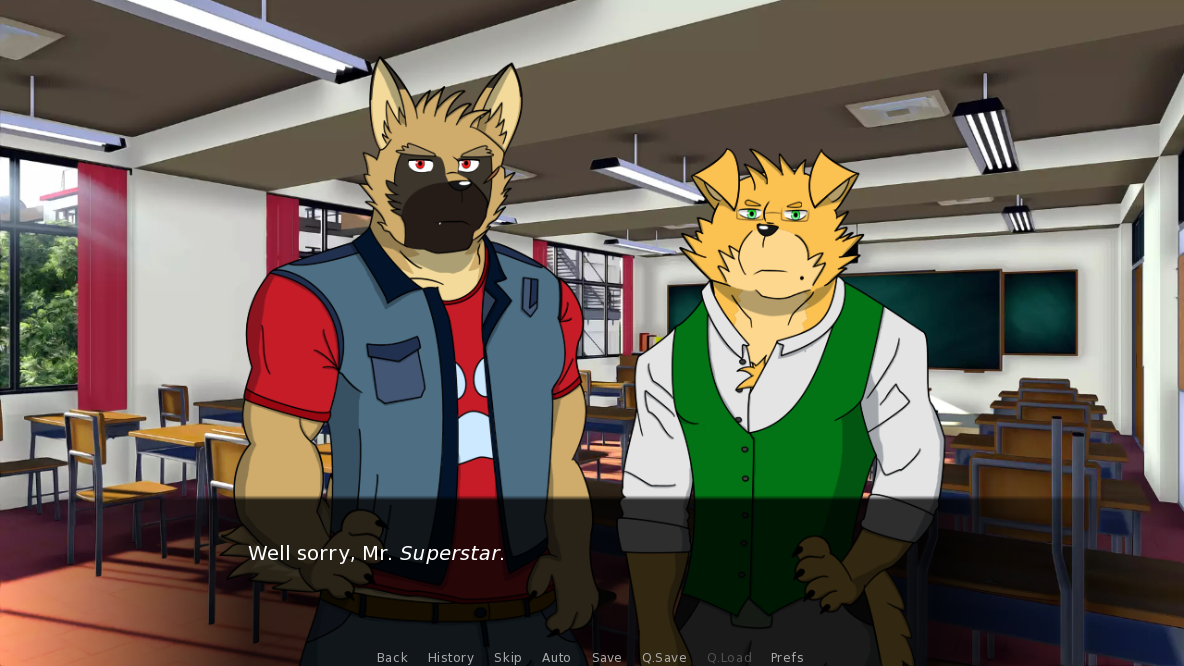Toggle Skip mode for dialogue
The image size is (1184, 666).
pos(508,657)
